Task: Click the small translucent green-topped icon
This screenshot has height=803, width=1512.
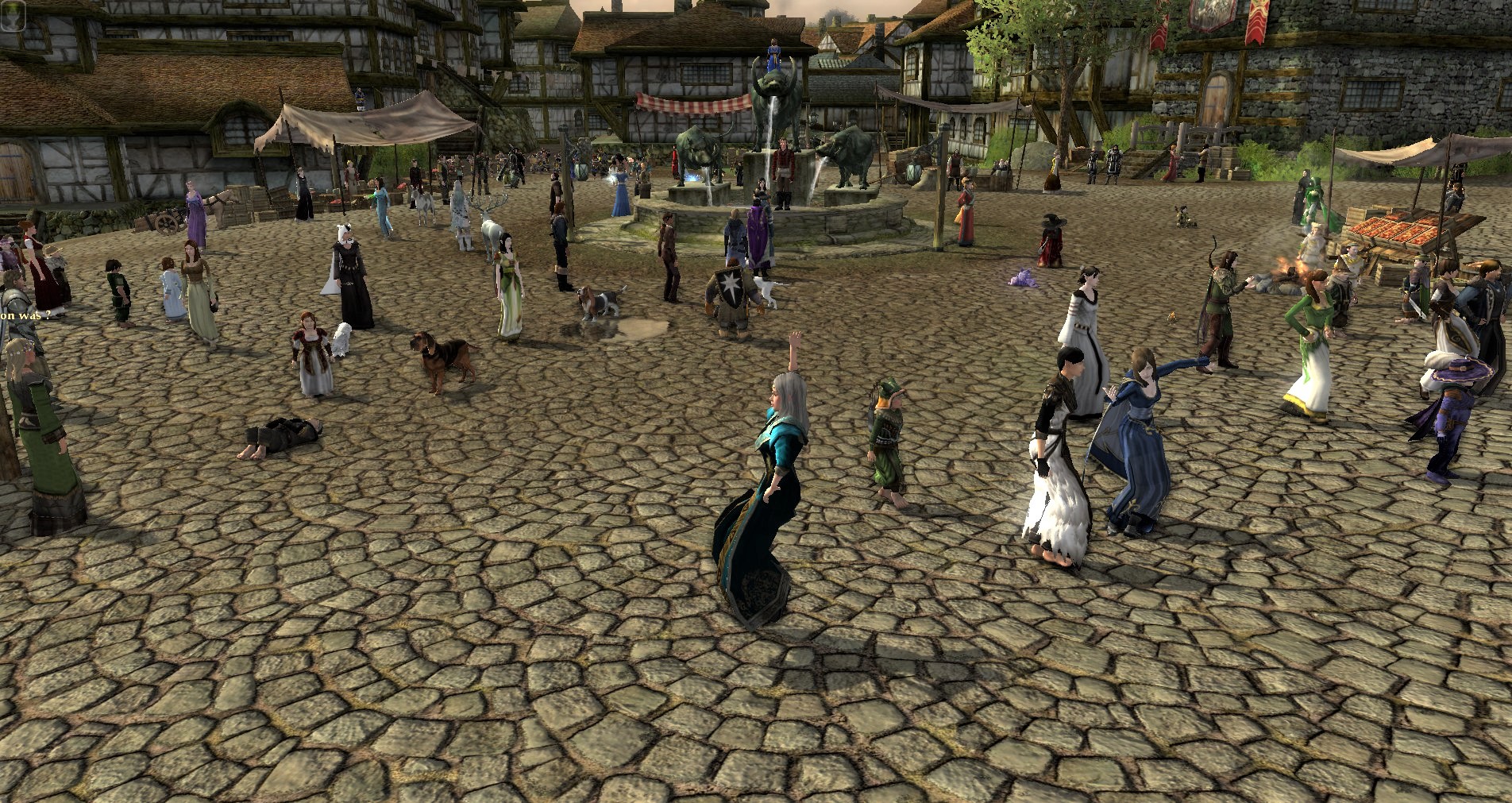Action: 13,14
